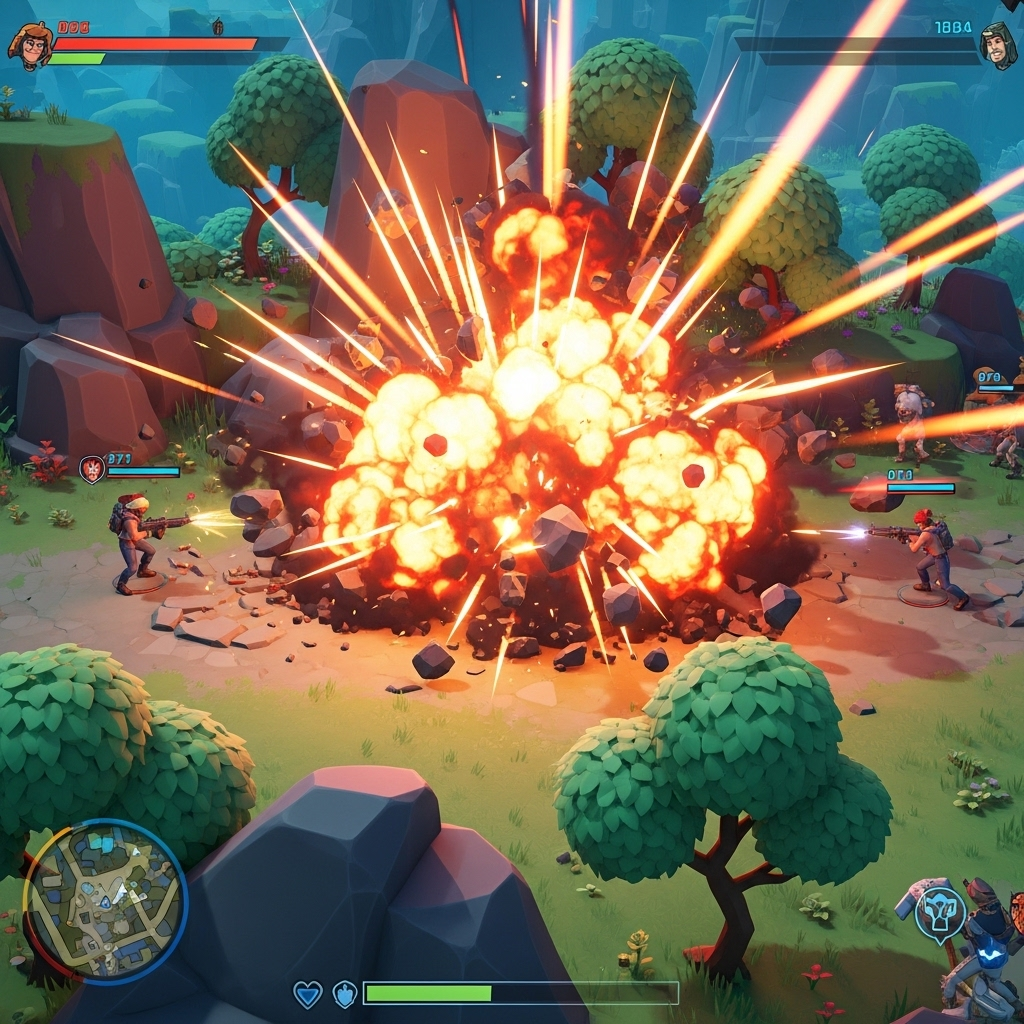Select the opponent portrait with dark hair
The height and width of the screenshot is (1024, 1024).
tap(997, 46)
